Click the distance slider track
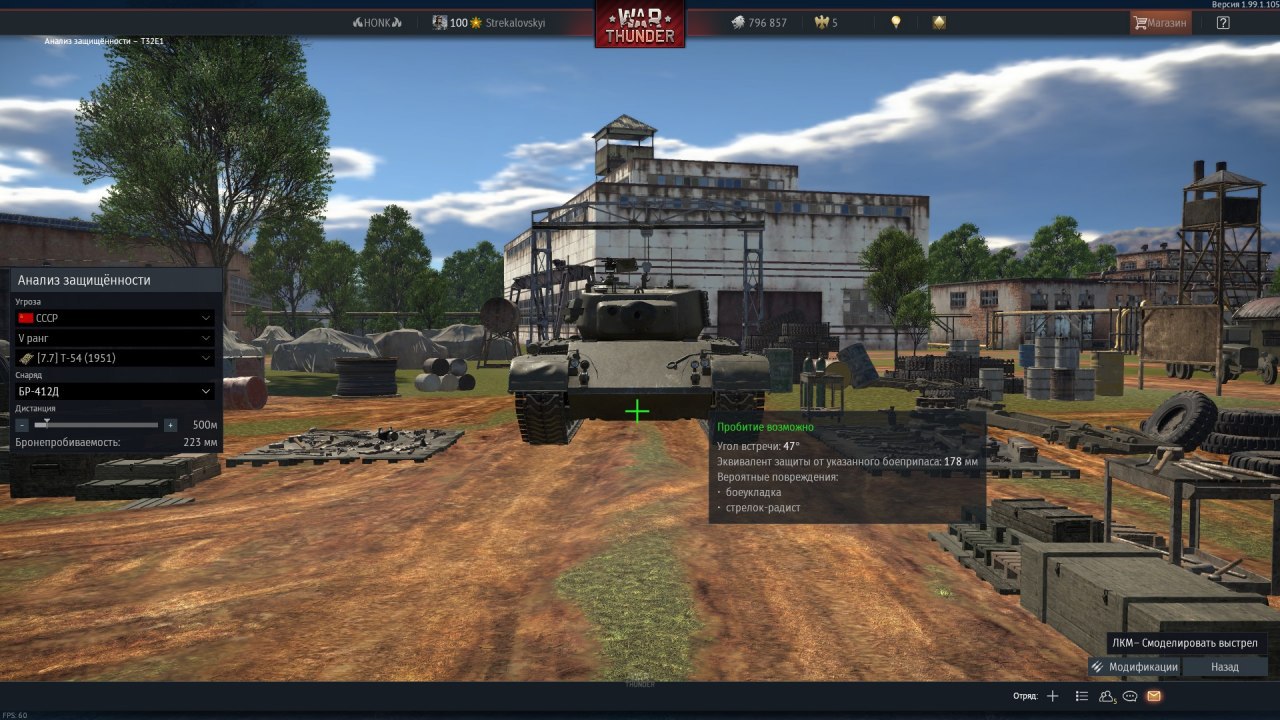 click(x=96, y=425)
